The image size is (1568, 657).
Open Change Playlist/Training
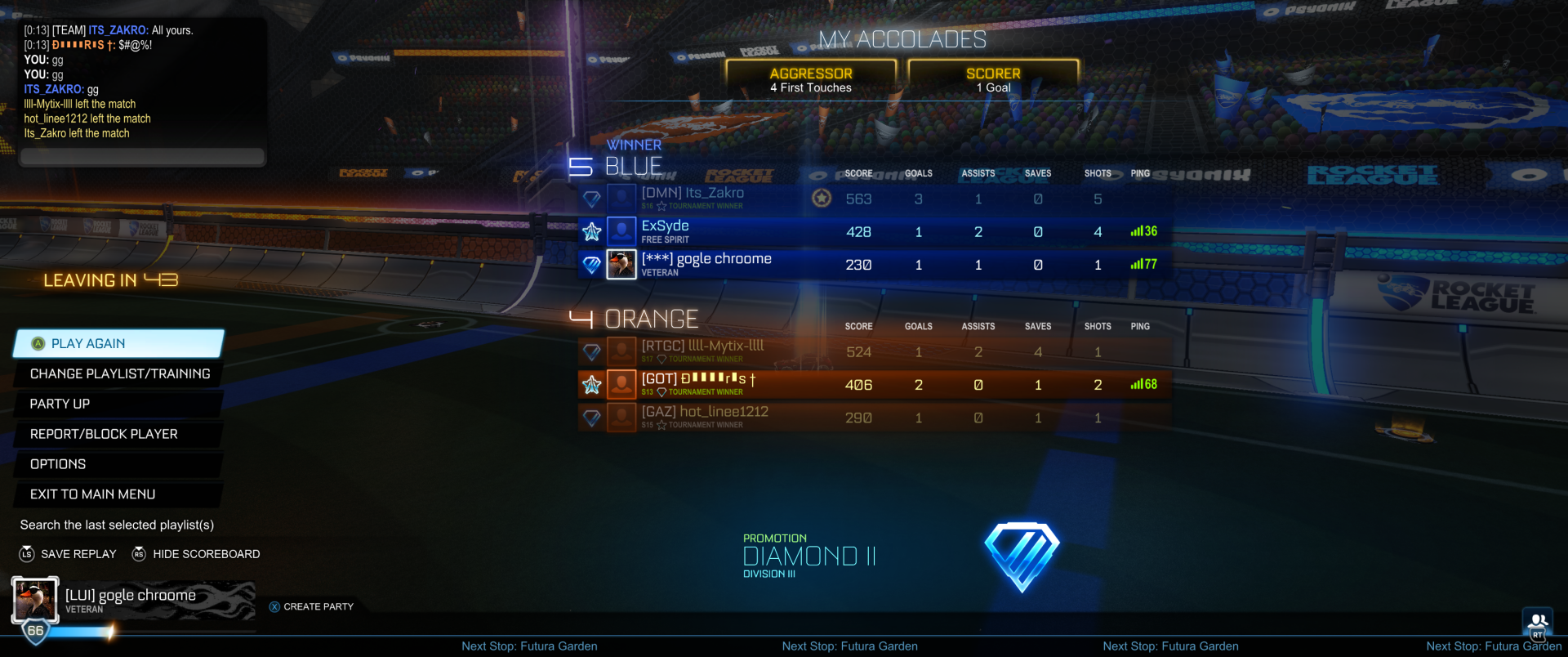click(119, 373)
